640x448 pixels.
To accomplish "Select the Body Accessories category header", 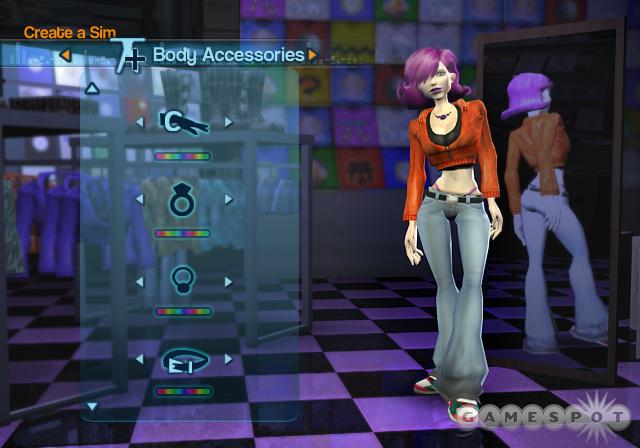I will click(x=228, y=54).
